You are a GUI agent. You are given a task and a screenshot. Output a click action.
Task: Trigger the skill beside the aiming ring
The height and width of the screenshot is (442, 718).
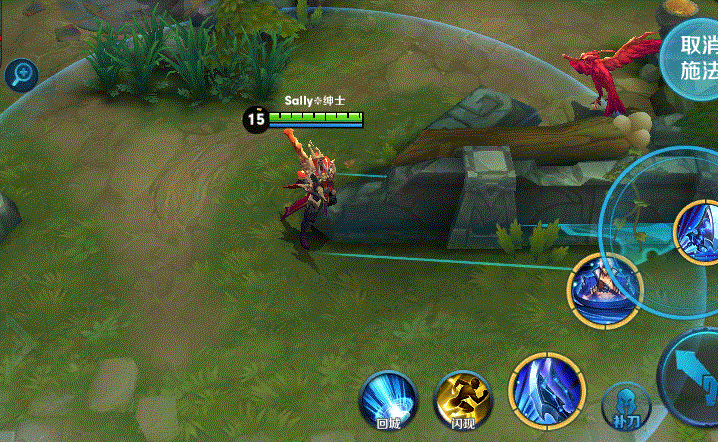604,290
